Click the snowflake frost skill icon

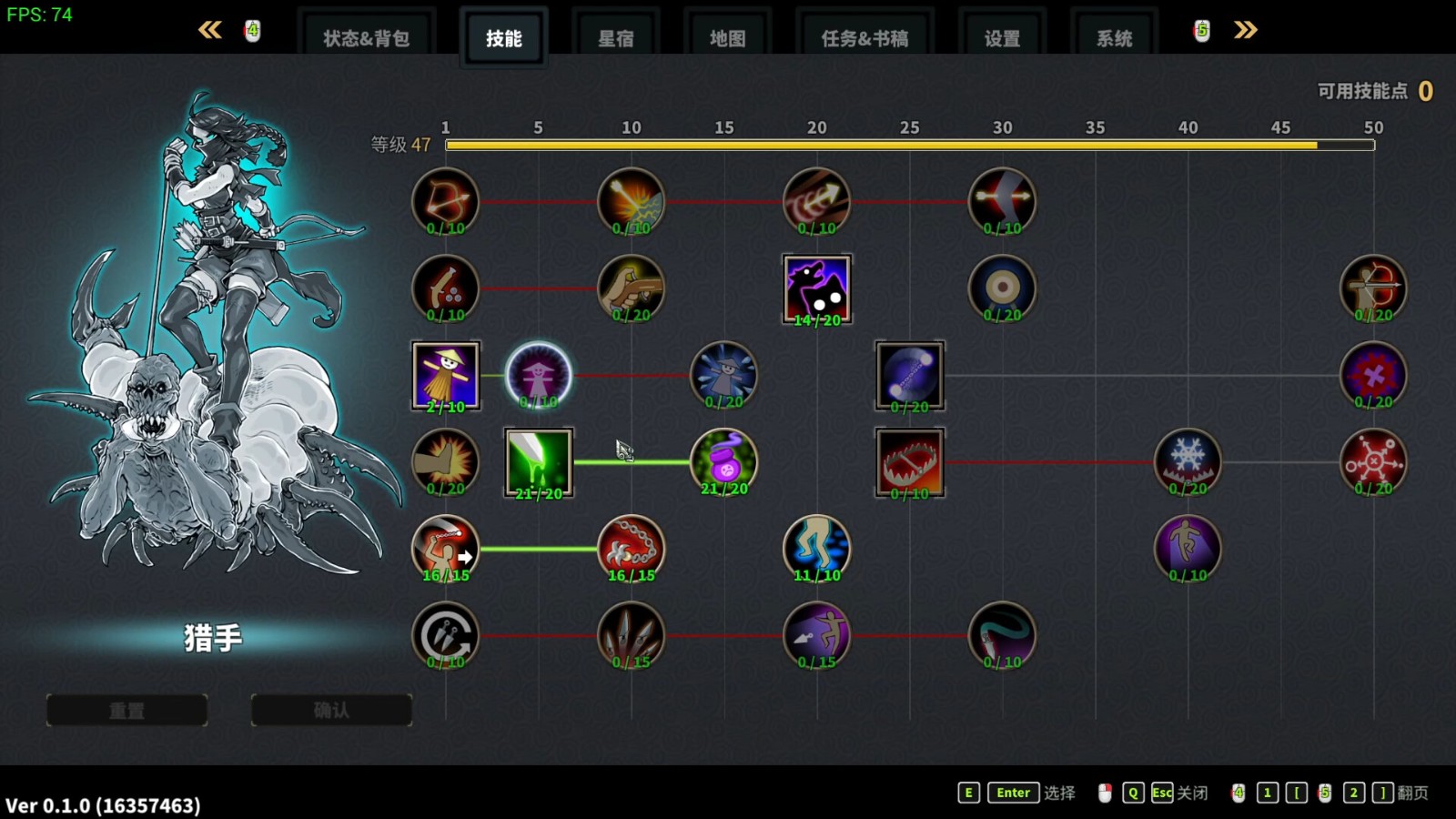click(x=1188, y=462)
